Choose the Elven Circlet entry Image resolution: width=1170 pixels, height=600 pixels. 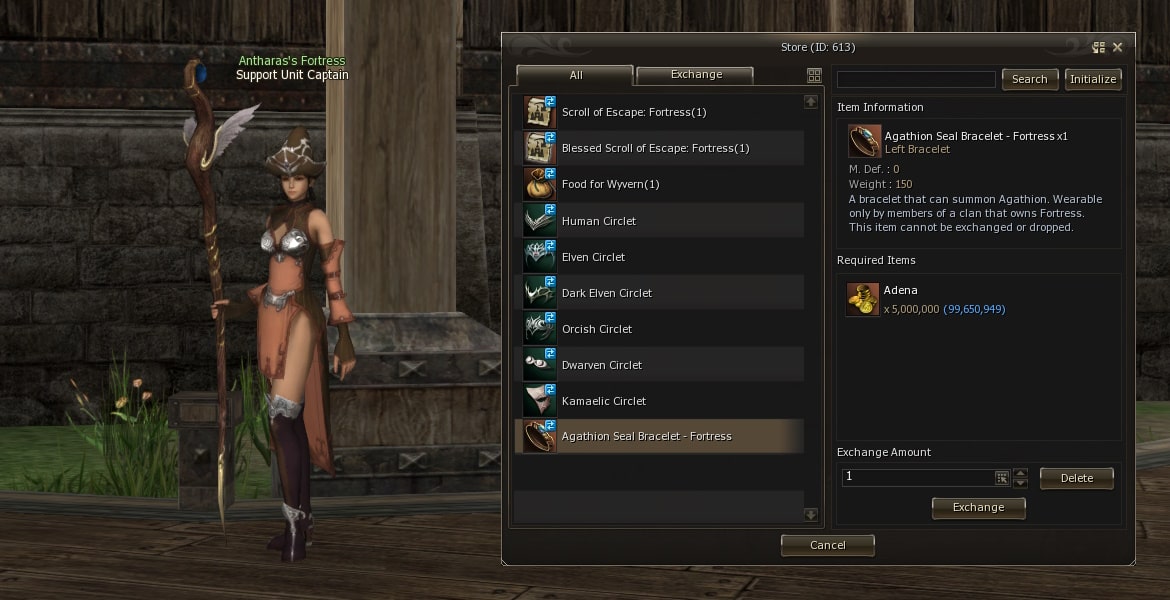pyautogui.click(x=593, y=257)
